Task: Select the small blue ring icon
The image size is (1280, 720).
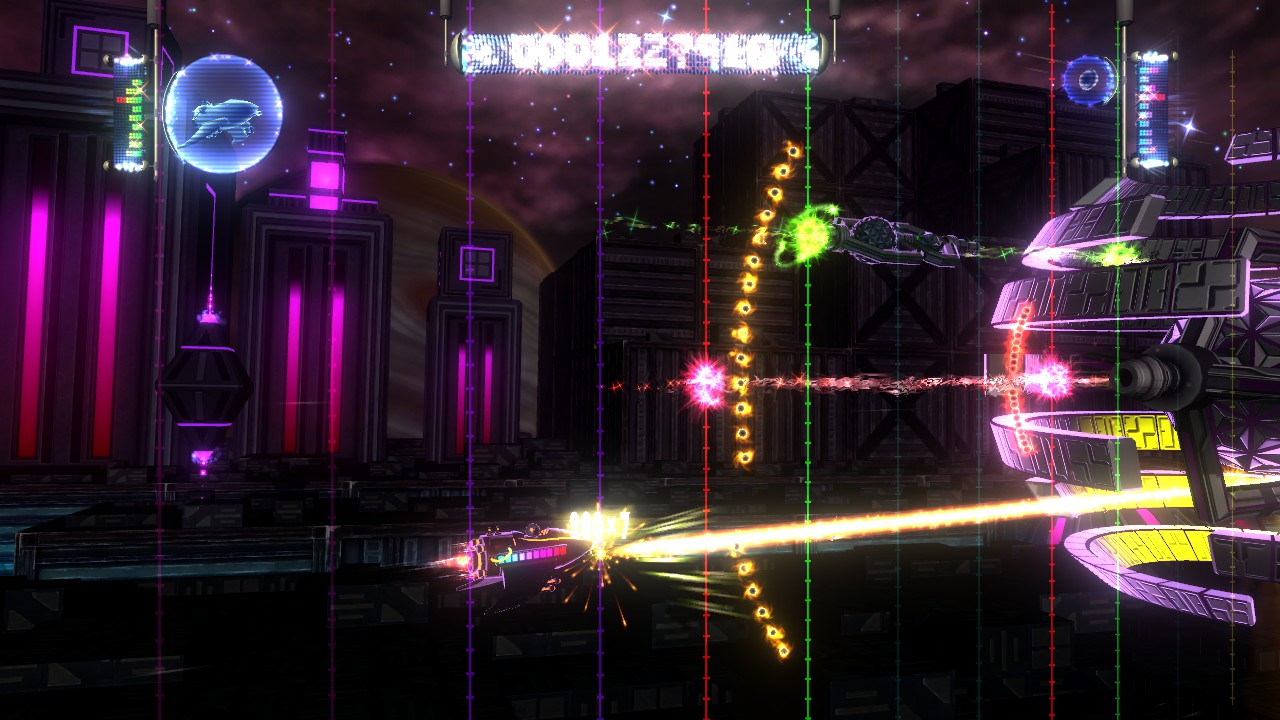Action: (1088, 80)
